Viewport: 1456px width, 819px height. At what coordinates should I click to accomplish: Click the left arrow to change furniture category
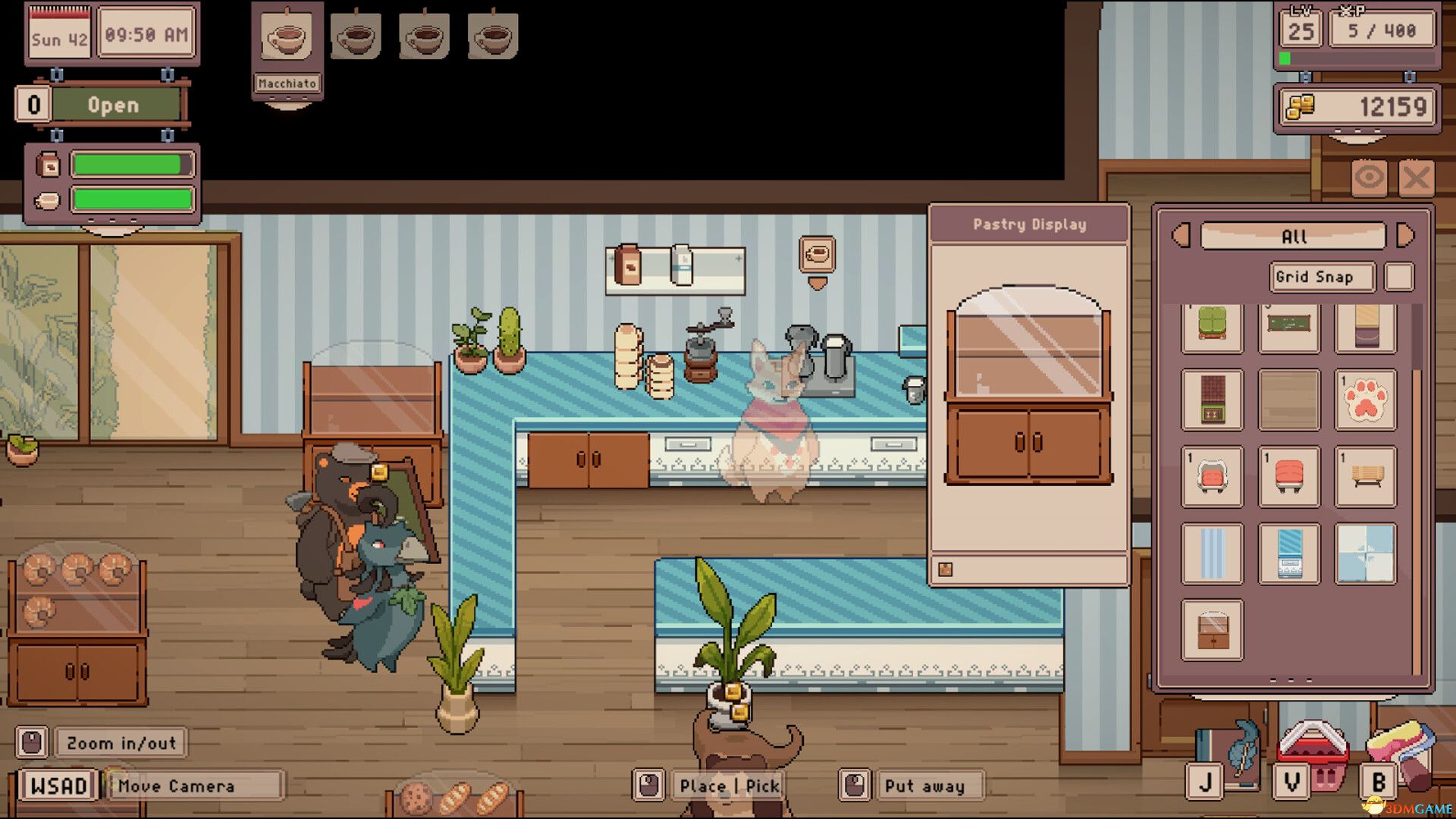[x=1180, y=237]
